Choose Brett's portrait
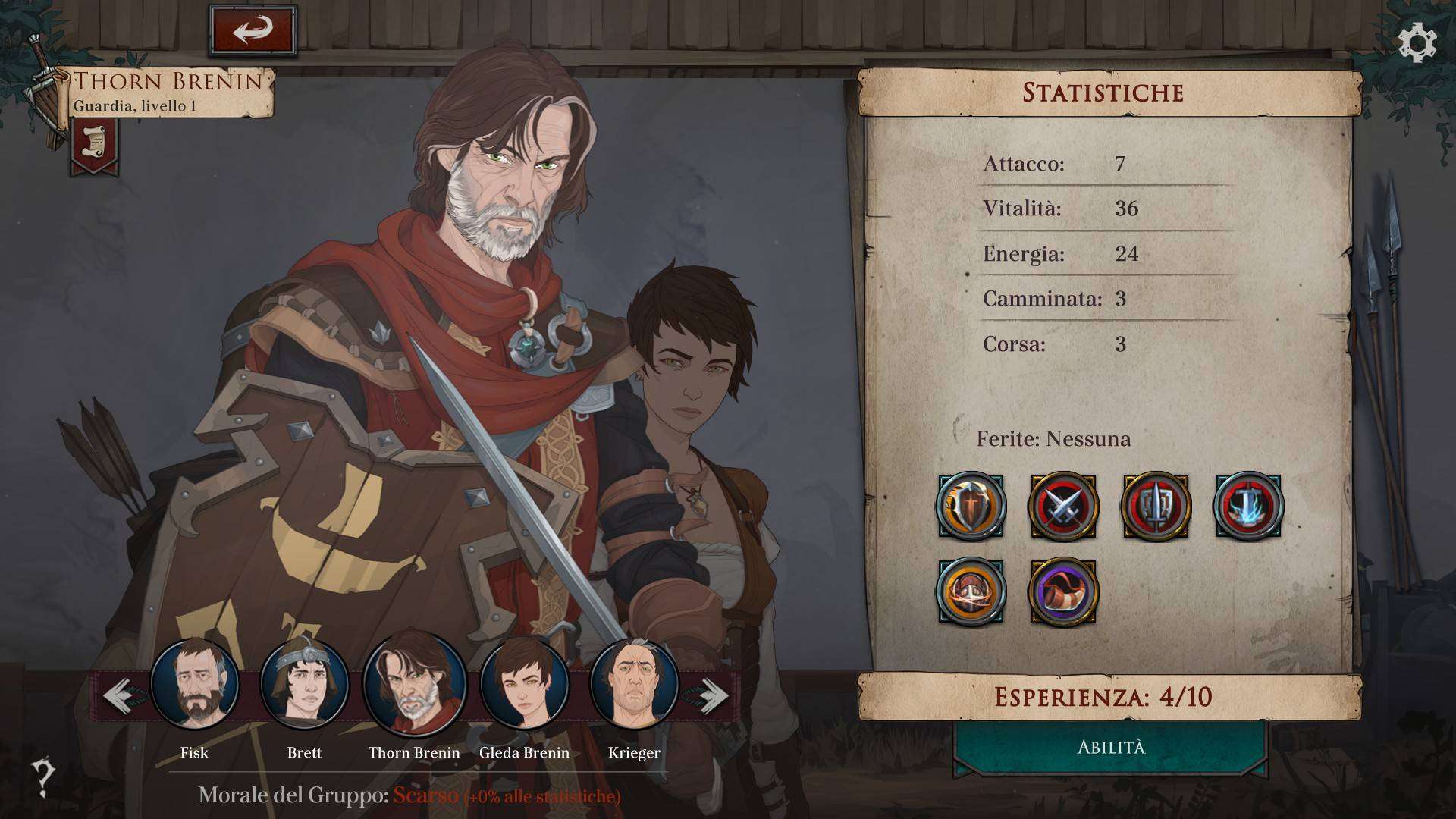 pos(304,685)
